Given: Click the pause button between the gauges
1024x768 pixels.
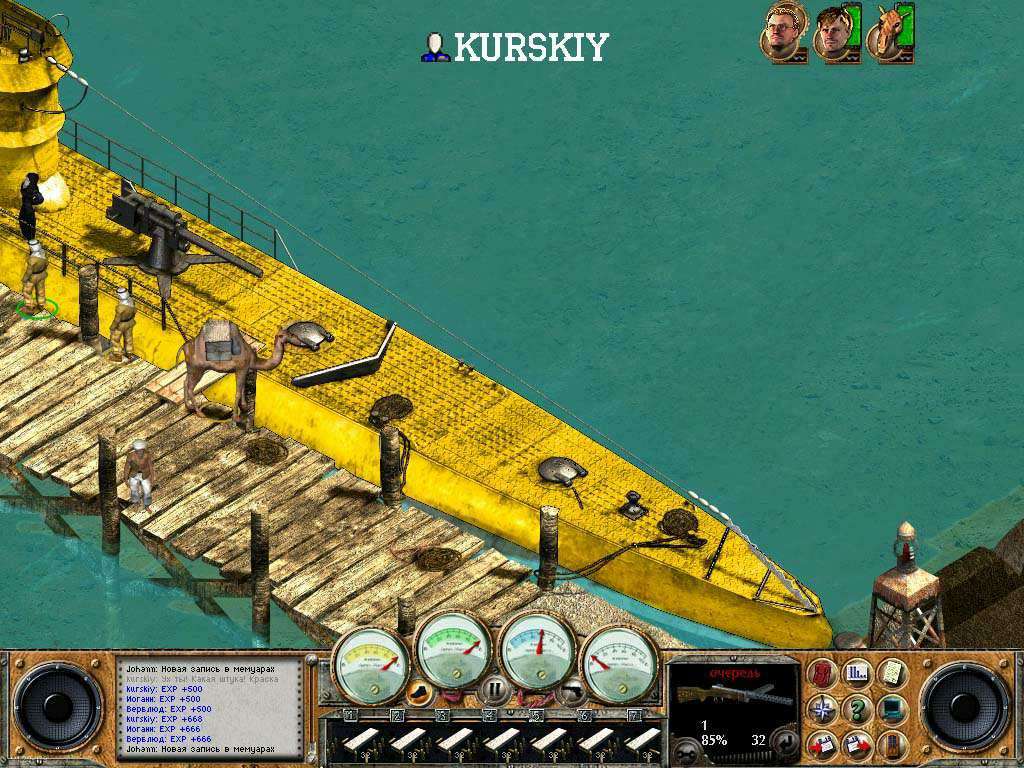Looking at the screenshot, I should pos(494,689).
